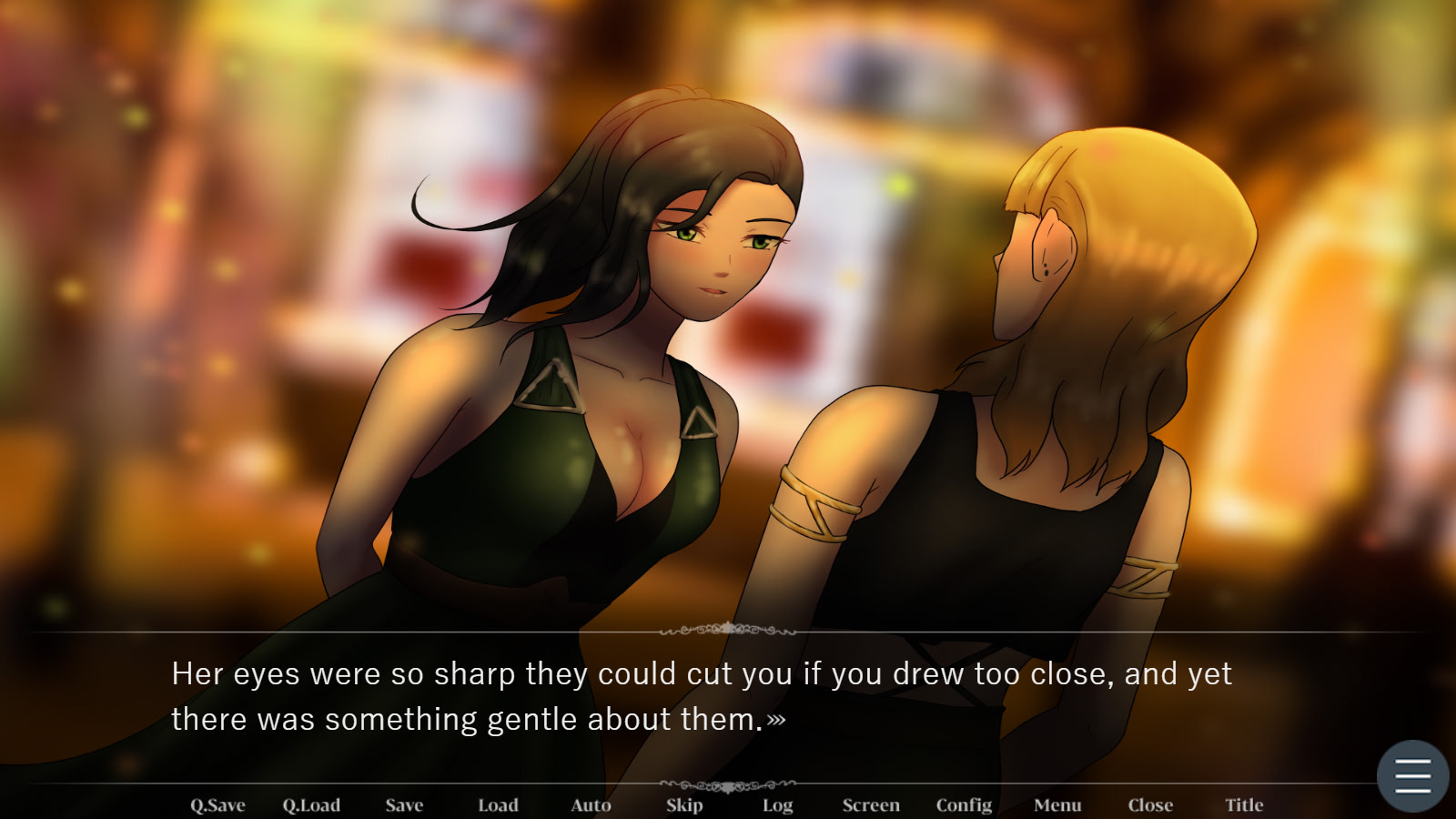Open the Config settings screen
The image size is (1456, 819).
(x=965, y=804)
